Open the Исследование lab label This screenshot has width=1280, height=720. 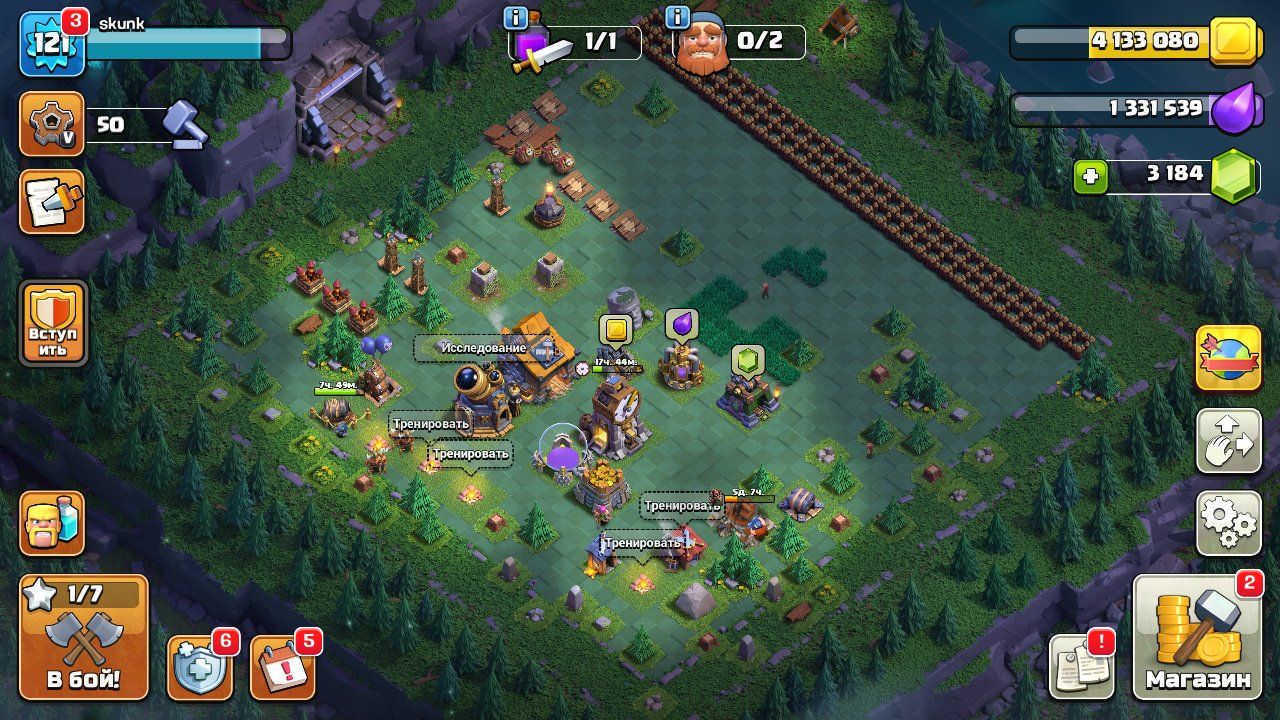point(485,348)
